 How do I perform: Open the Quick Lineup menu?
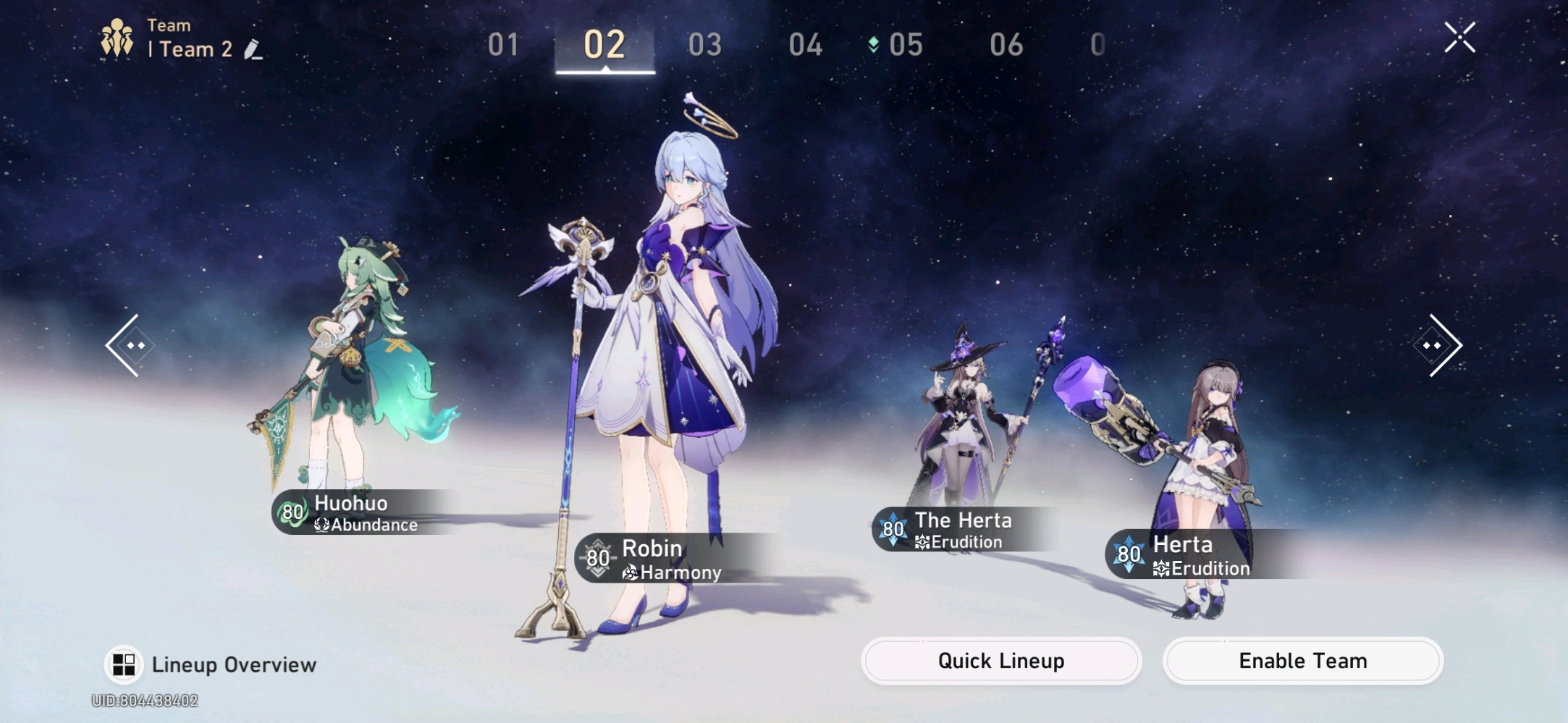(x=1000, y=661)
